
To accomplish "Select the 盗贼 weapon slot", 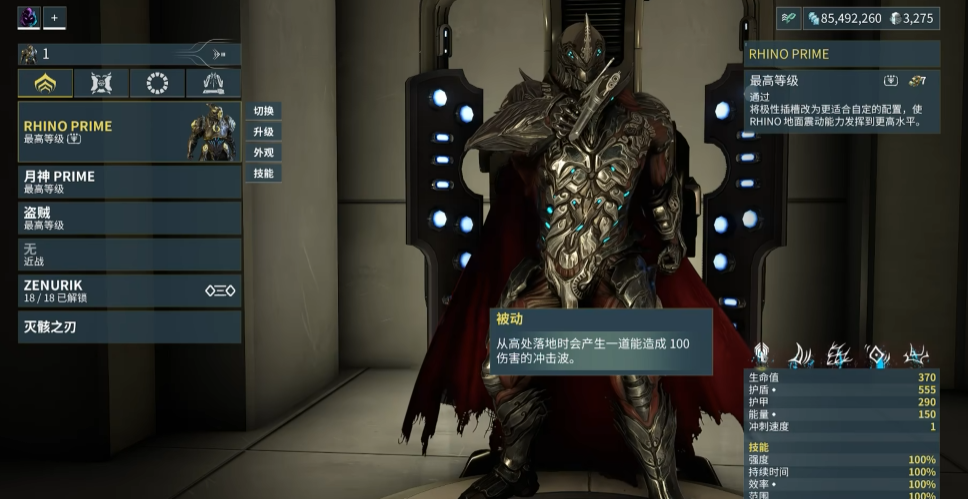I will point(130,218).
